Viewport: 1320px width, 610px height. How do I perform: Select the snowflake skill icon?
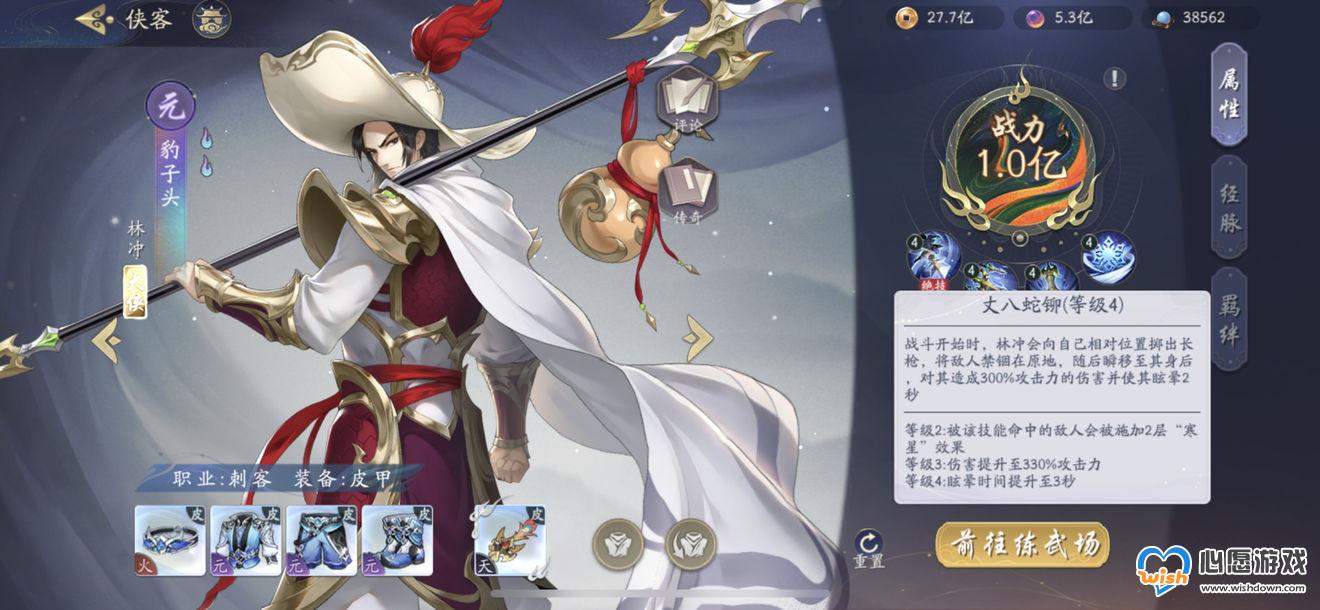[x=1109, y=256]
